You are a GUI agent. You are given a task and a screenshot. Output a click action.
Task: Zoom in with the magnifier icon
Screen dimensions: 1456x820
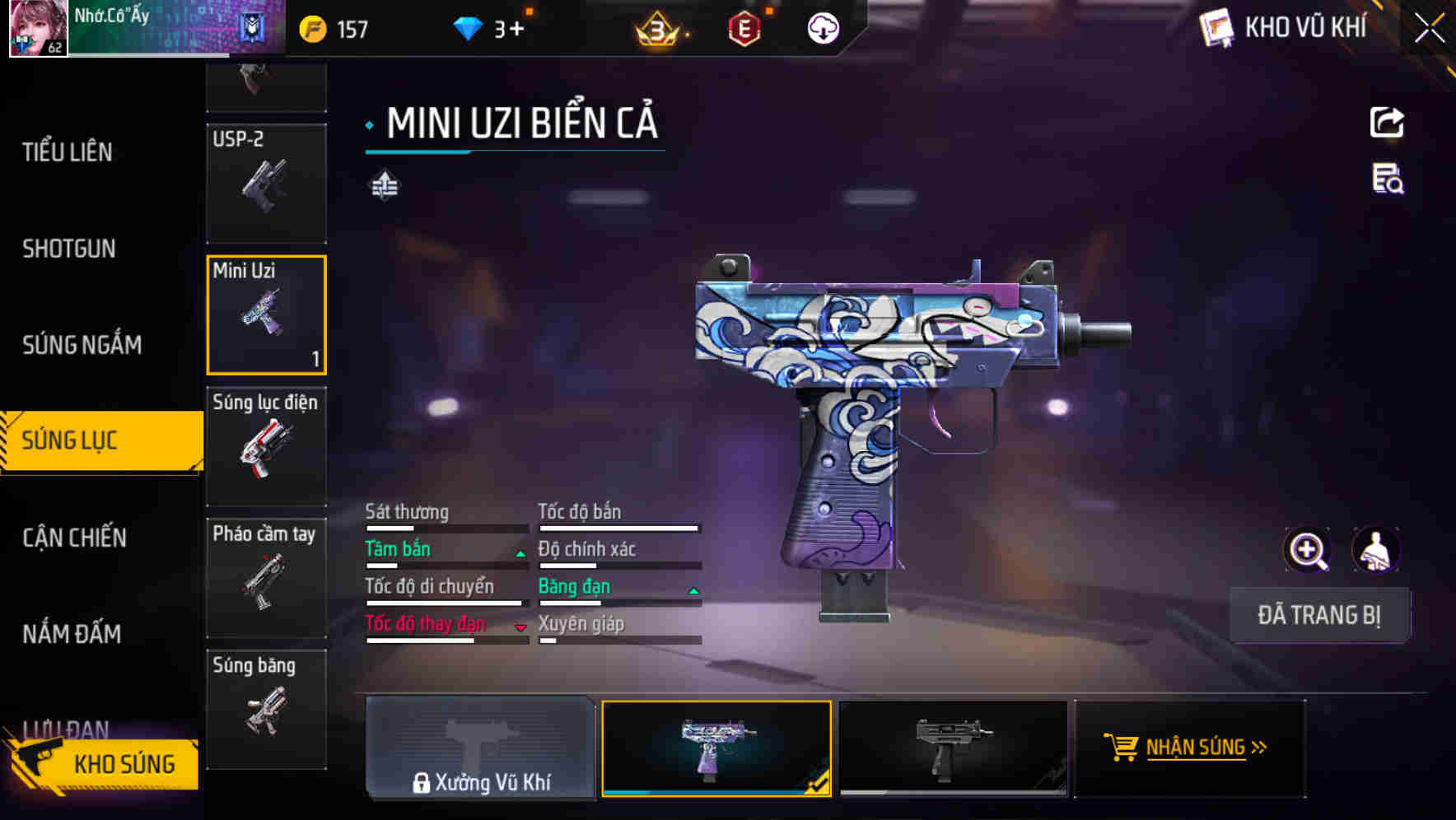pos(1307,550)
